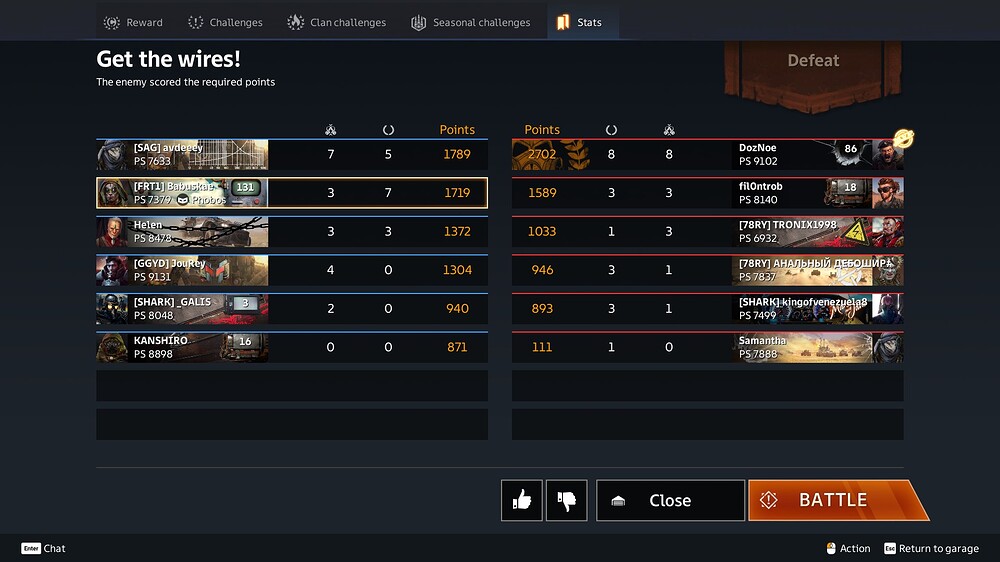Close the results screen
Screen dimensions: 1000x562
(670, 500)
